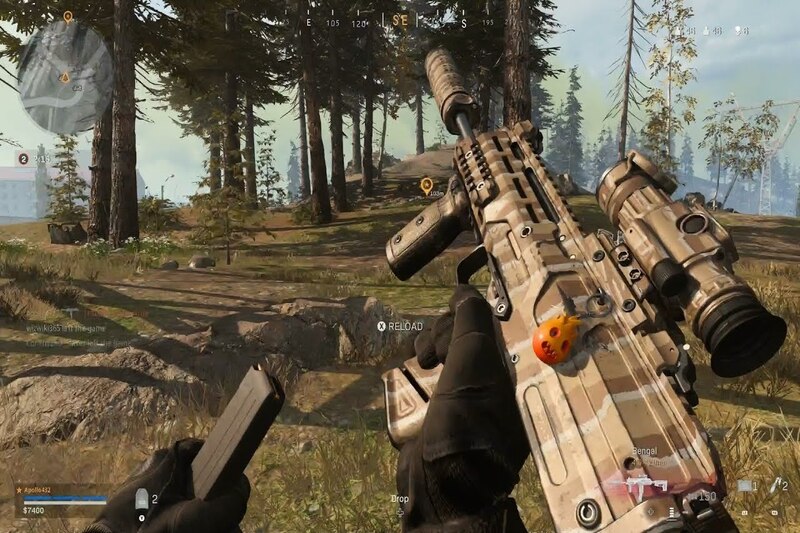Click the orange 133m objective marker
This screenshot has width=800, height=533.
coord(426,185)
